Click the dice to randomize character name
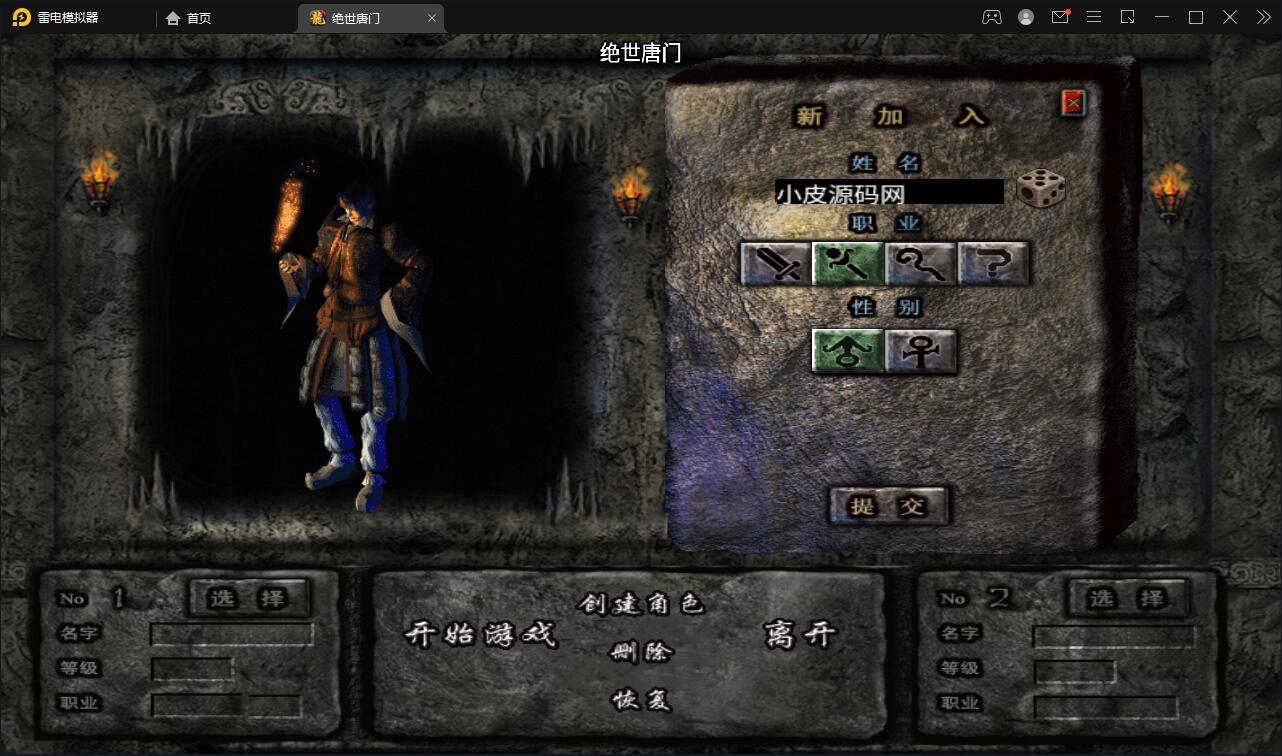 tap(1041, 190)
